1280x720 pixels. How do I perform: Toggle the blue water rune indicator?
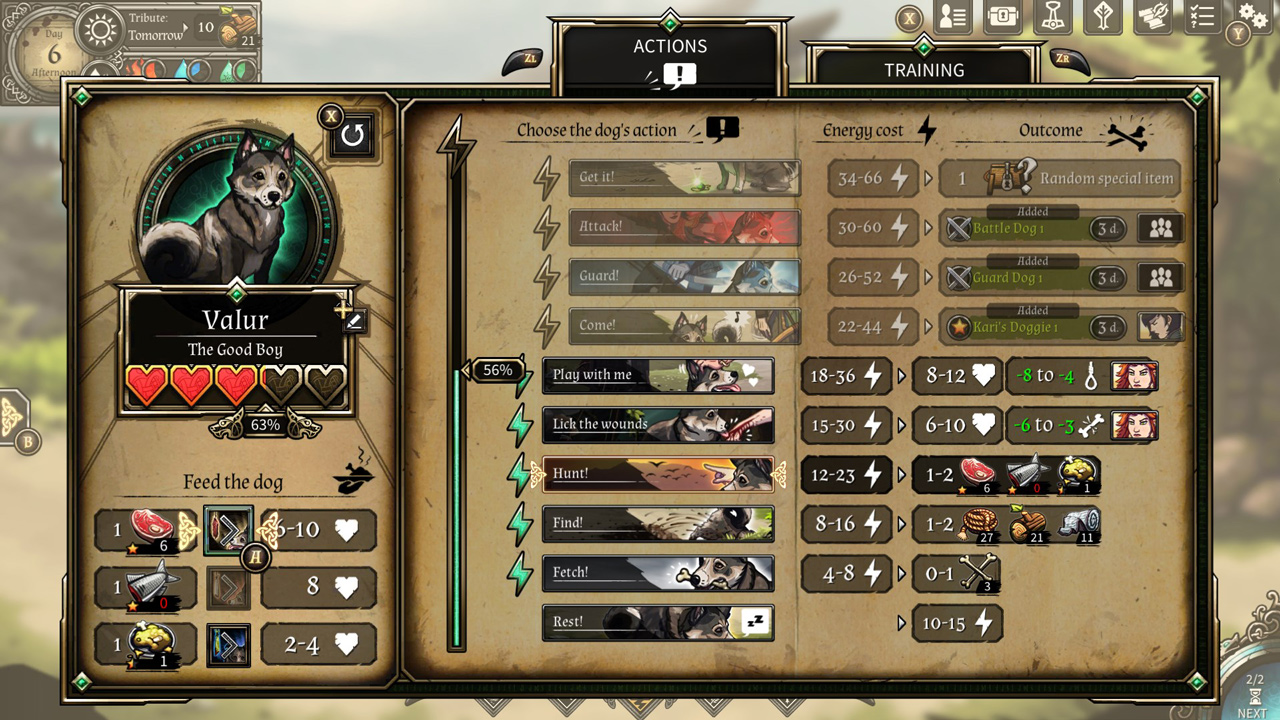point(198,70)
